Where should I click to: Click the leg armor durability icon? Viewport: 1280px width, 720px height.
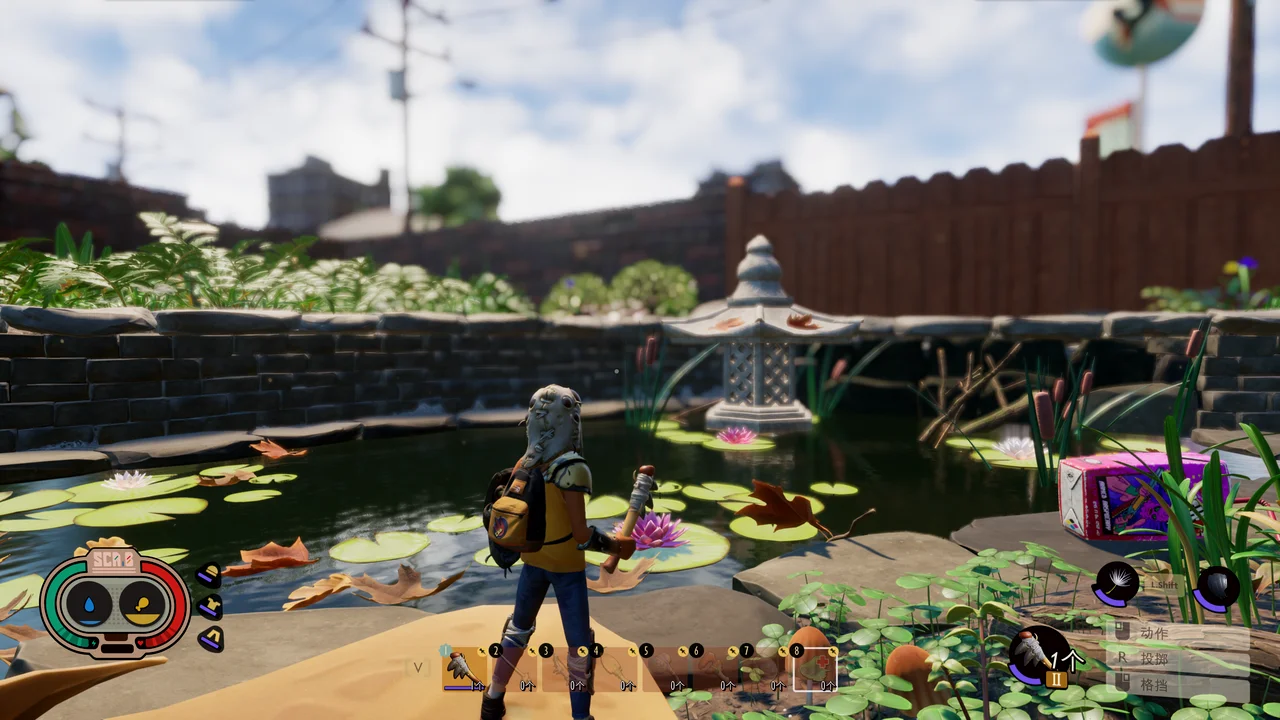[x=211, y=637]
